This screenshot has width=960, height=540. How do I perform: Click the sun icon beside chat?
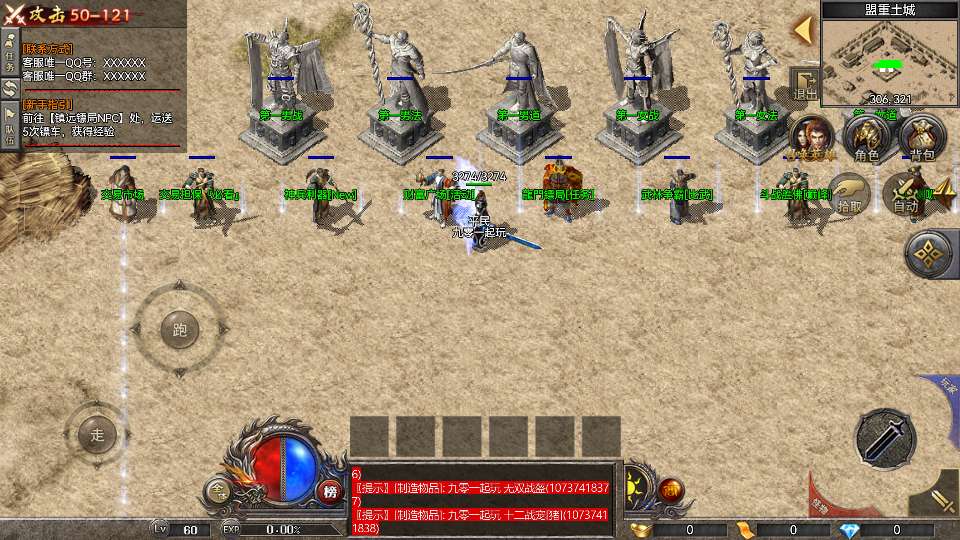point(636,490)
